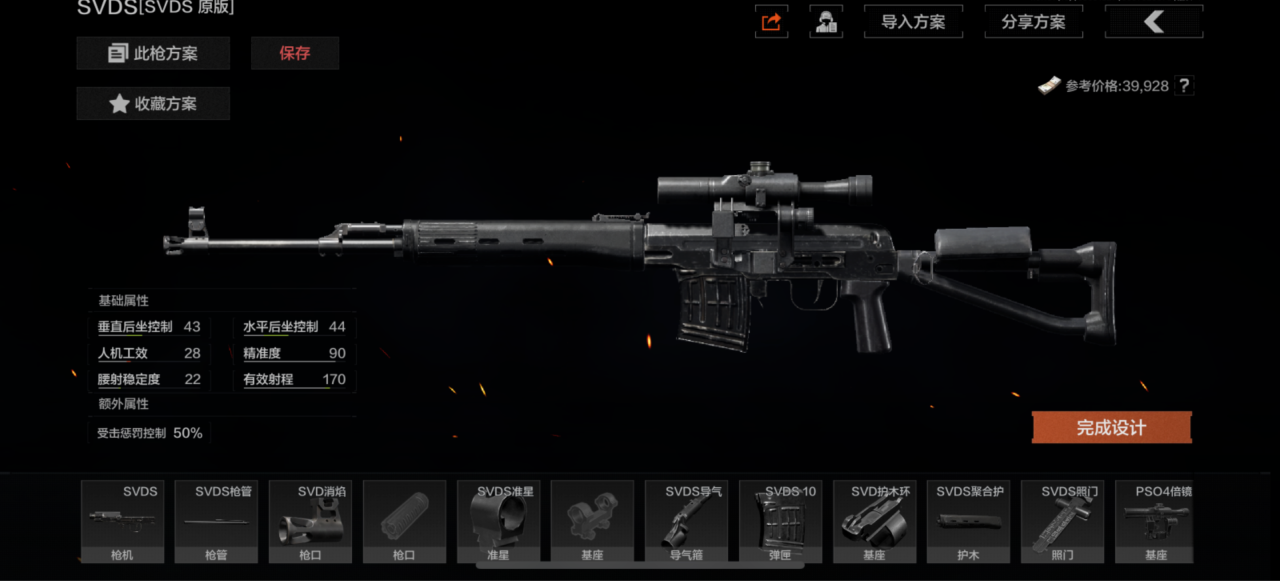1280x583 pixels.
Task: Choose the SVDS枪管 barrel slot
Action: click(x=216, y=521)
